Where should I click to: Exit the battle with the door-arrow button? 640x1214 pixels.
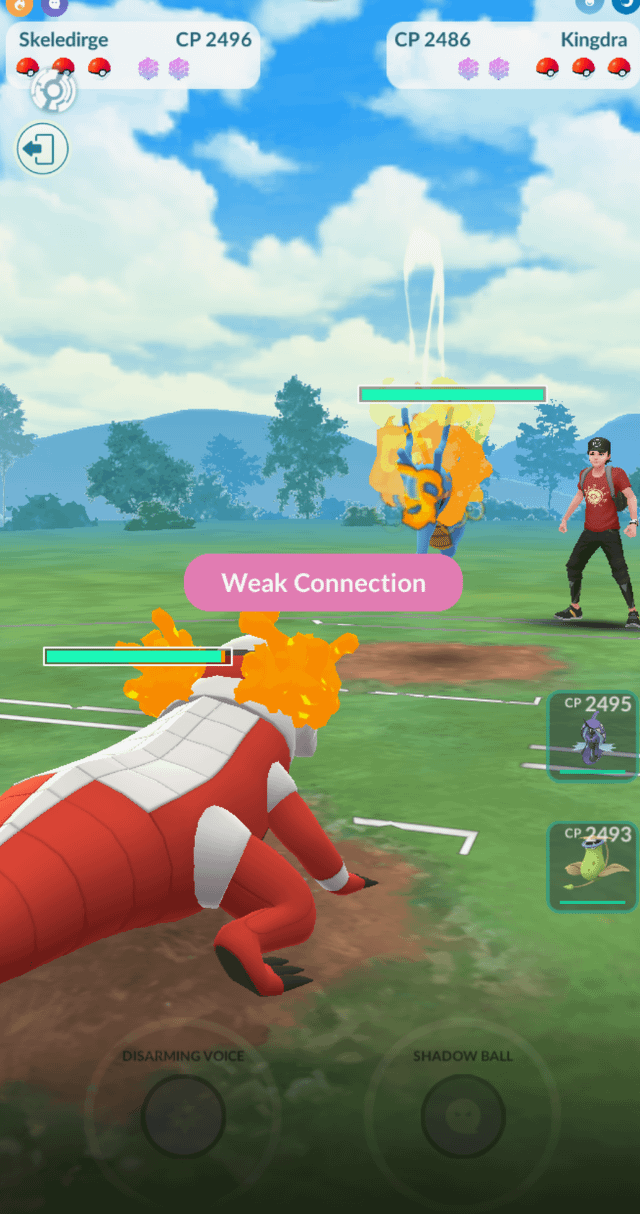click(42, 150)
